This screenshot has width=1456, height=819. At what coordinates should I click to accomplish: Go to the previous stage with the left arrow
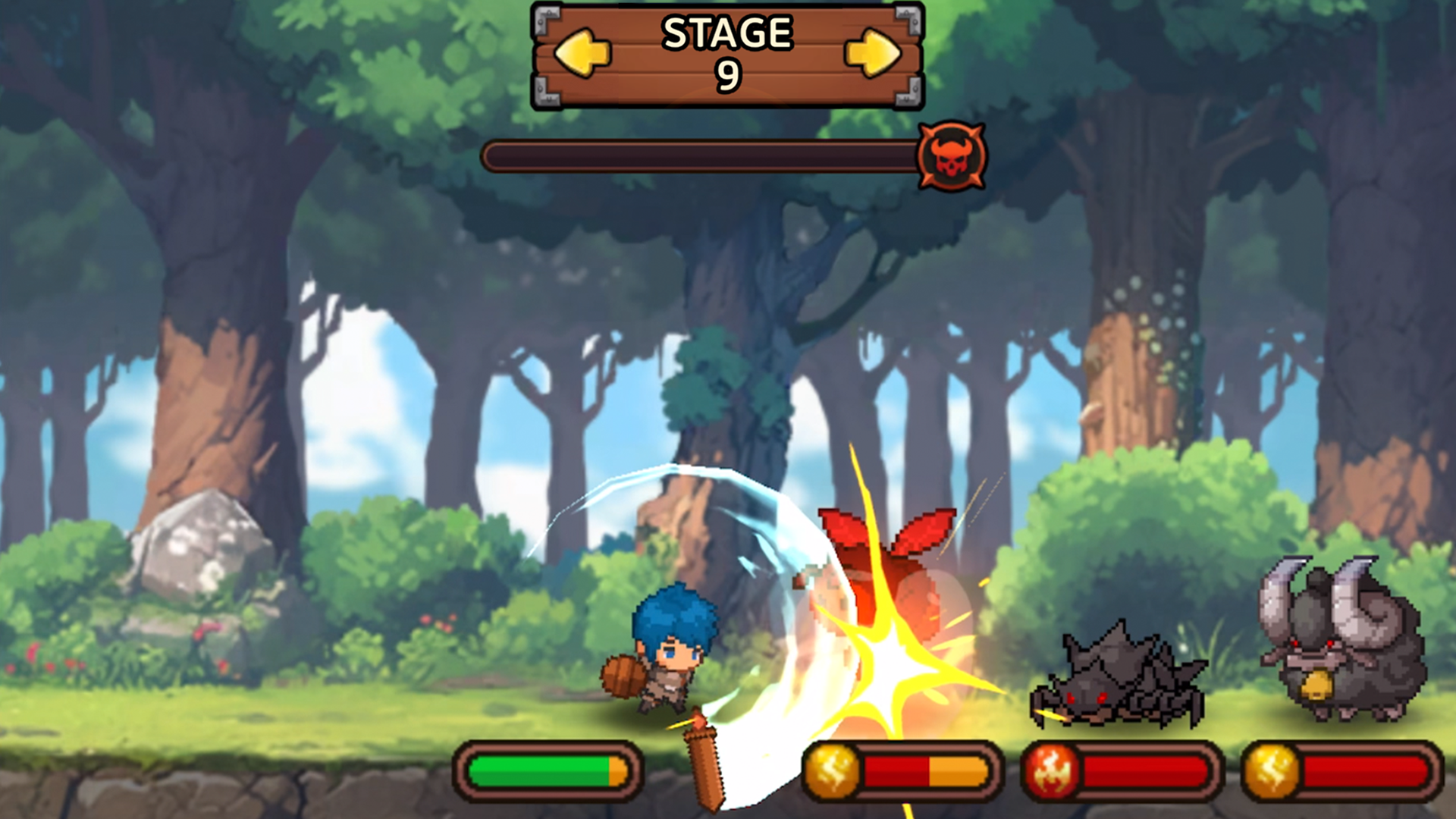582,53
